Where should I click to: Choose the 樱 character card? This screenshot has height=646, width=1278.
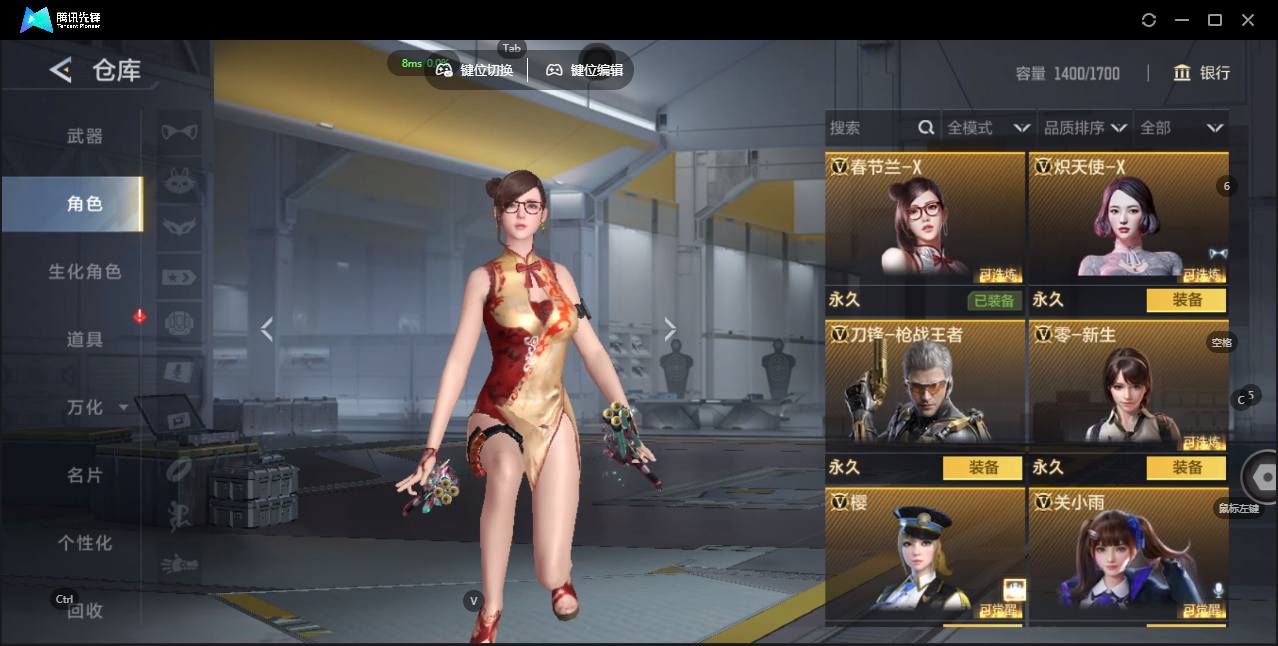(x=925, y=555)
